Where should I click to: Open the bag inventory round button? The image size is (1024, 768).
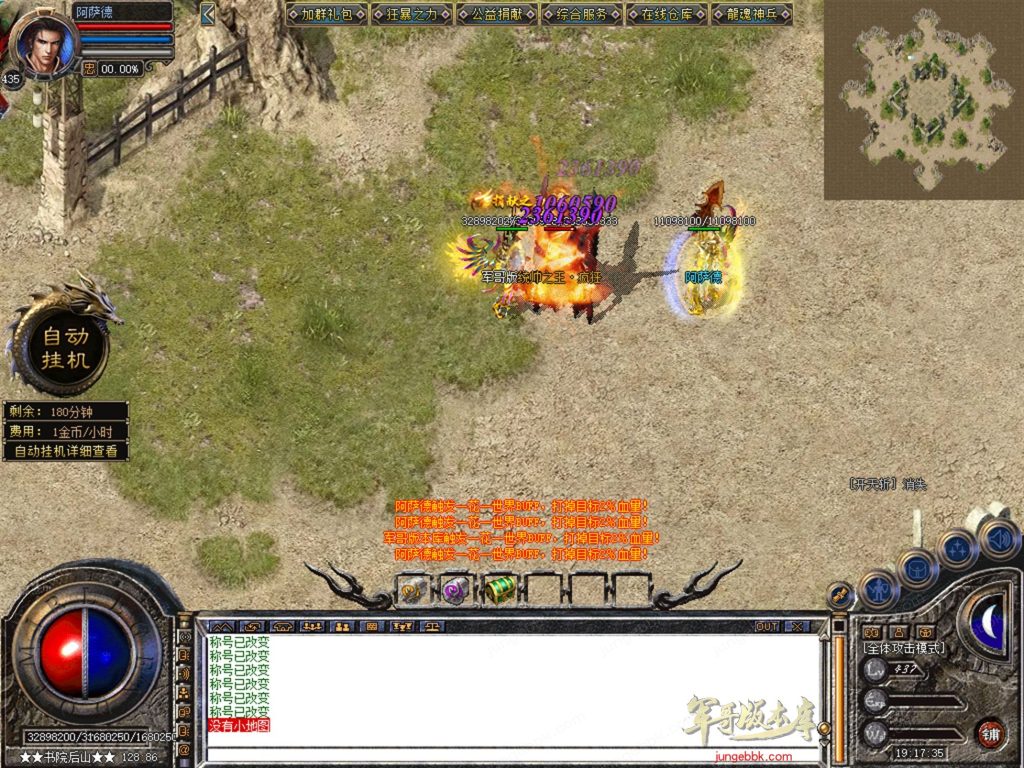917,568
